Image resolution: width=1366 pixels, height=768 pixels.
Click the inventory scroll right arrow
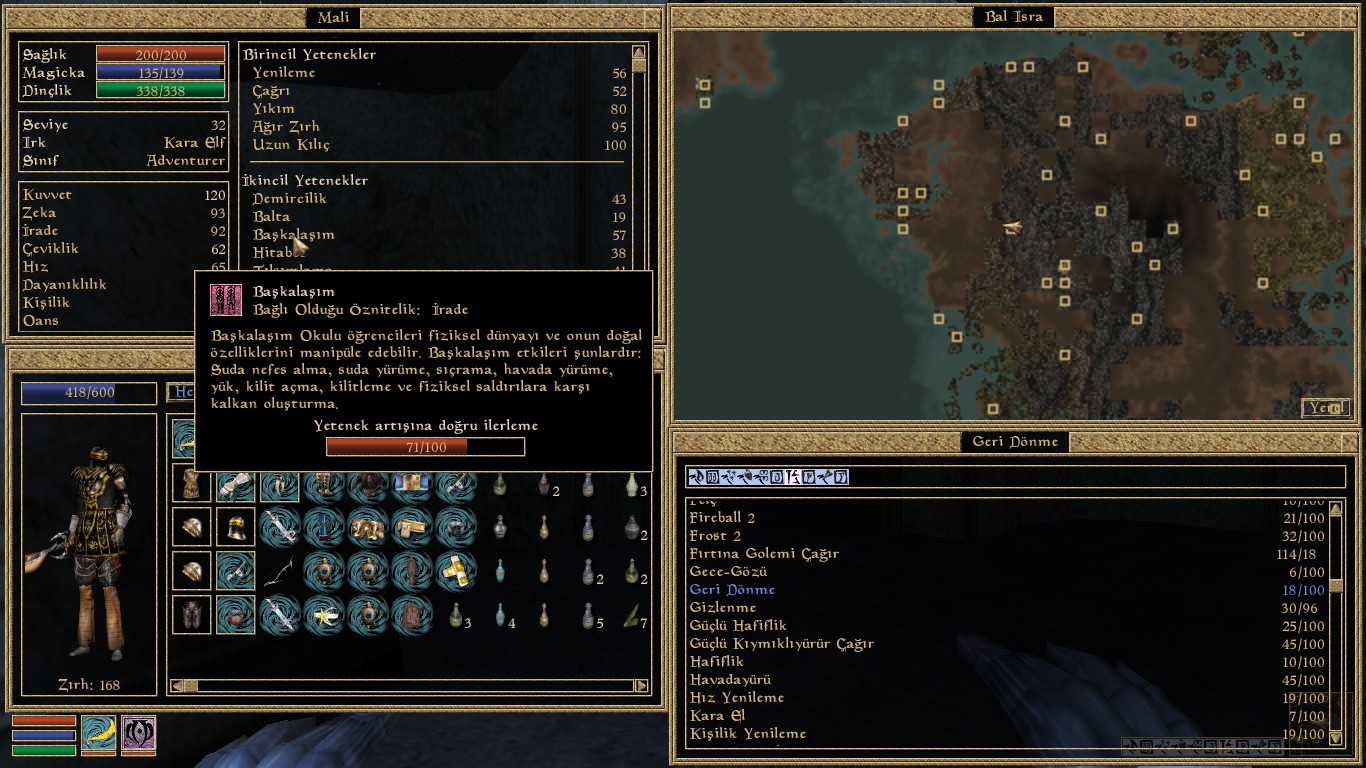coord(642,686)
